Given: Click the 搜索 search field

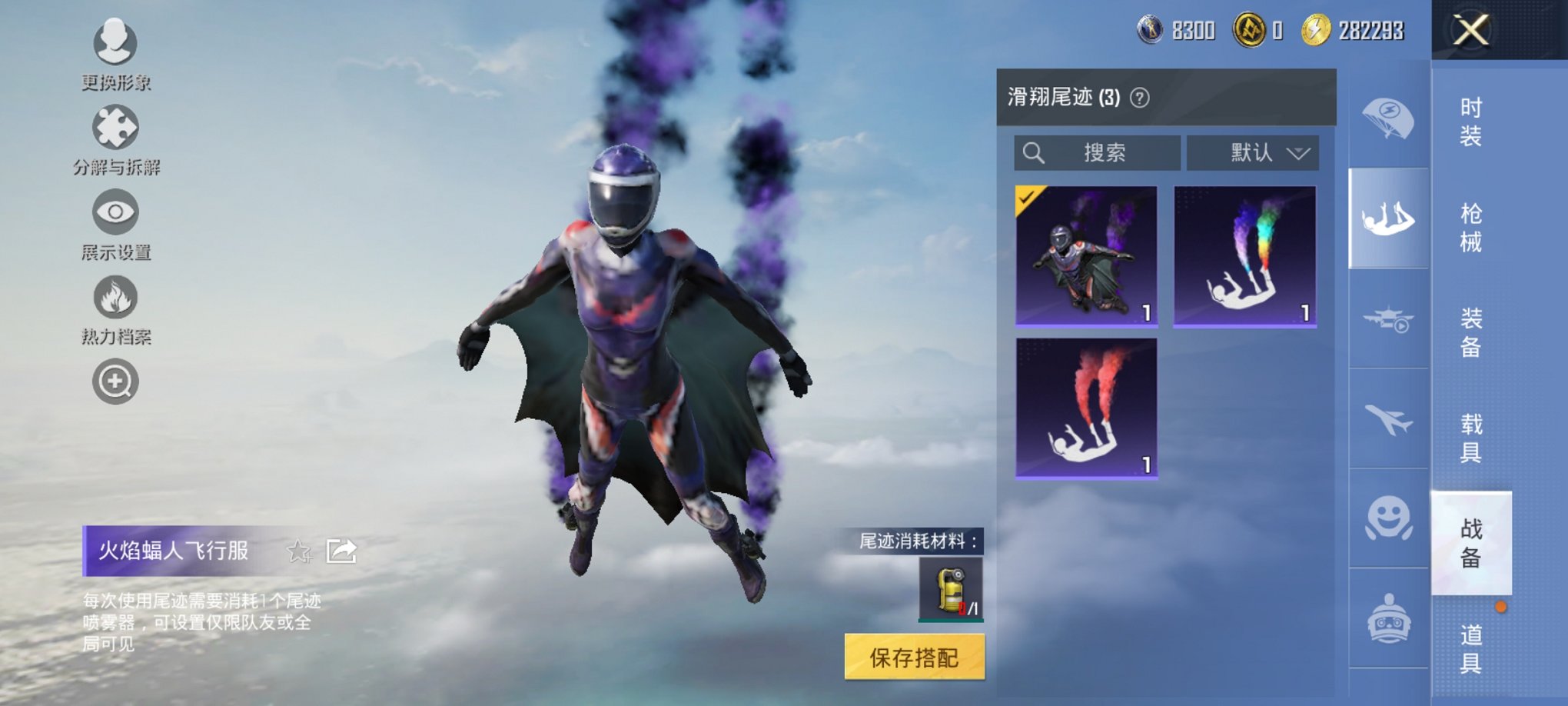Looking at the screenshot, I should pos(1099,152).
